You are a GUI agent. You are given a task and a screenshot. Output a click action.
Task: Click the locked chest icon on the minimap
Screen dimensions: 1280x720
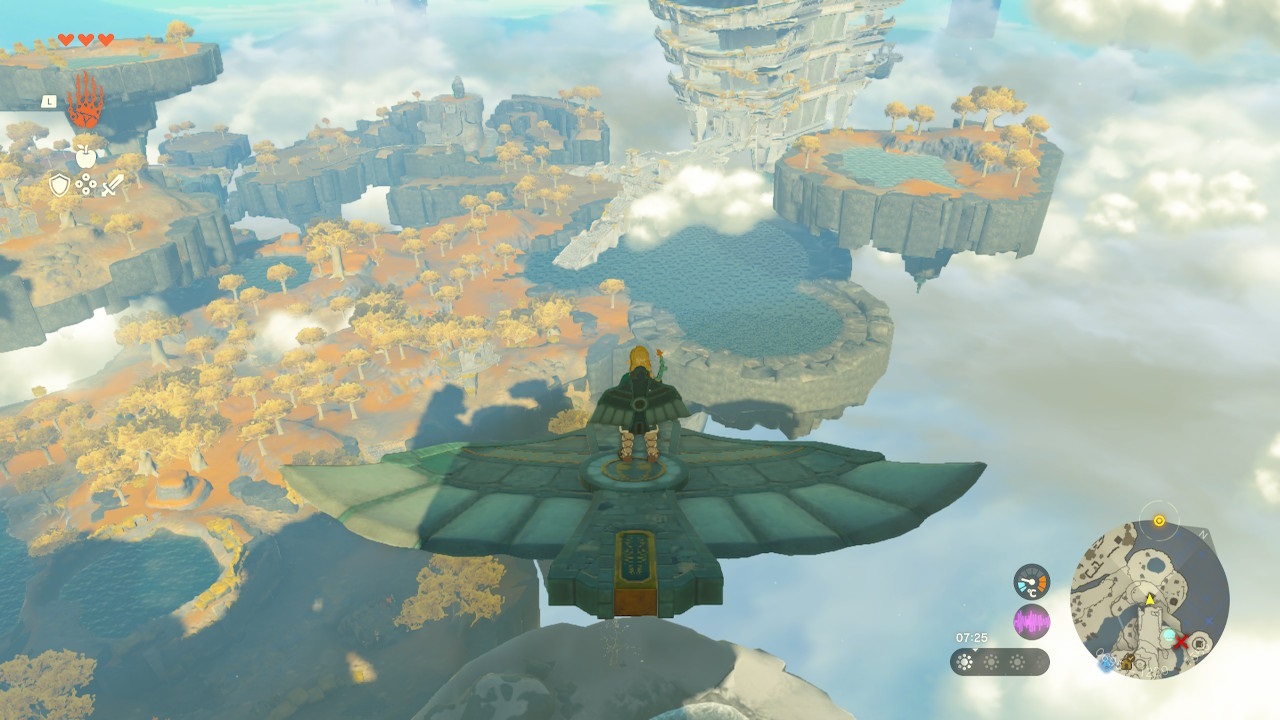pos(1126,663)
